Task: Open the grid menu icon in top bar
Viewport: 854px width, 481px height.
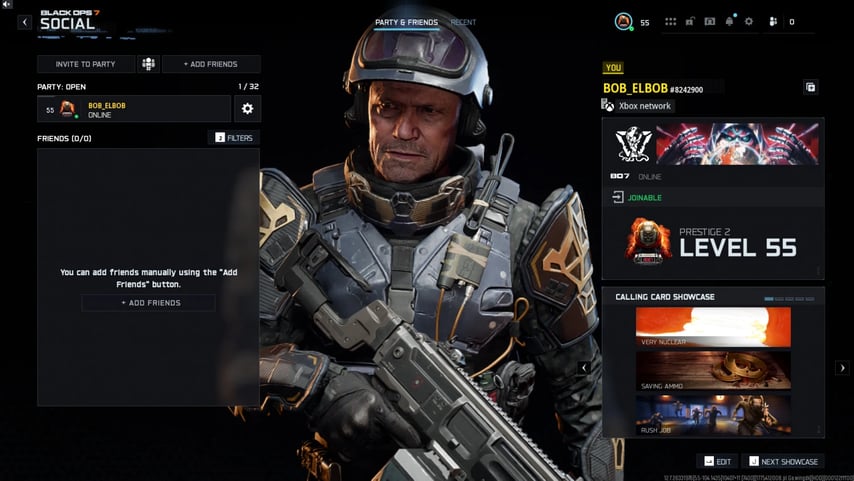Action: point(671,21)
